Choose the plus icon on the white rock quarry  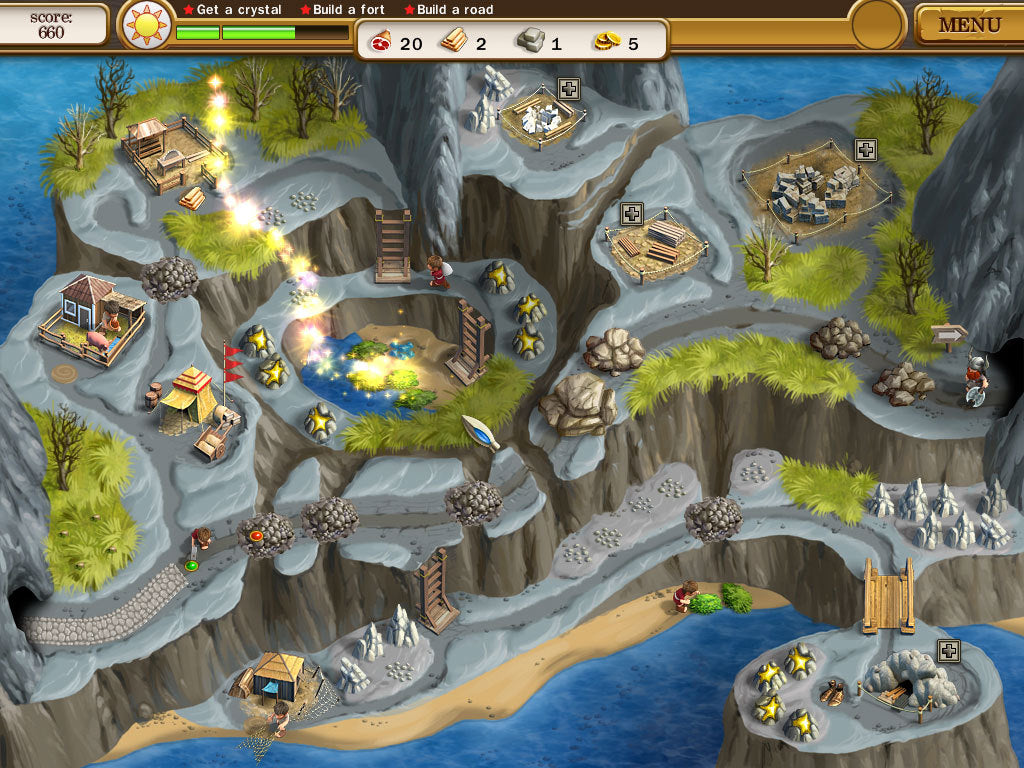(568, 88)
